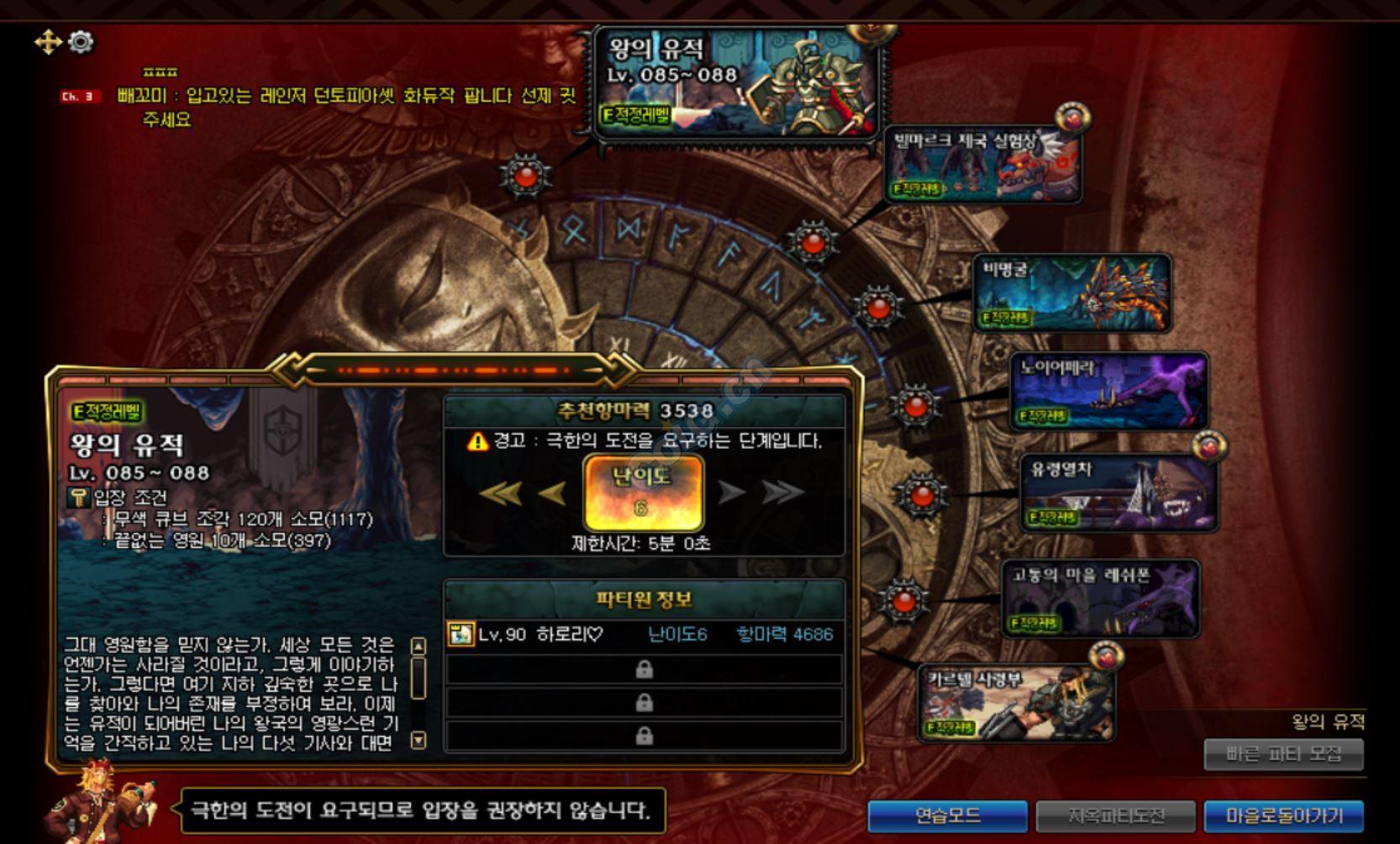Select party member 하로리 row
1400x844 pixels.
tap(644, 635)
